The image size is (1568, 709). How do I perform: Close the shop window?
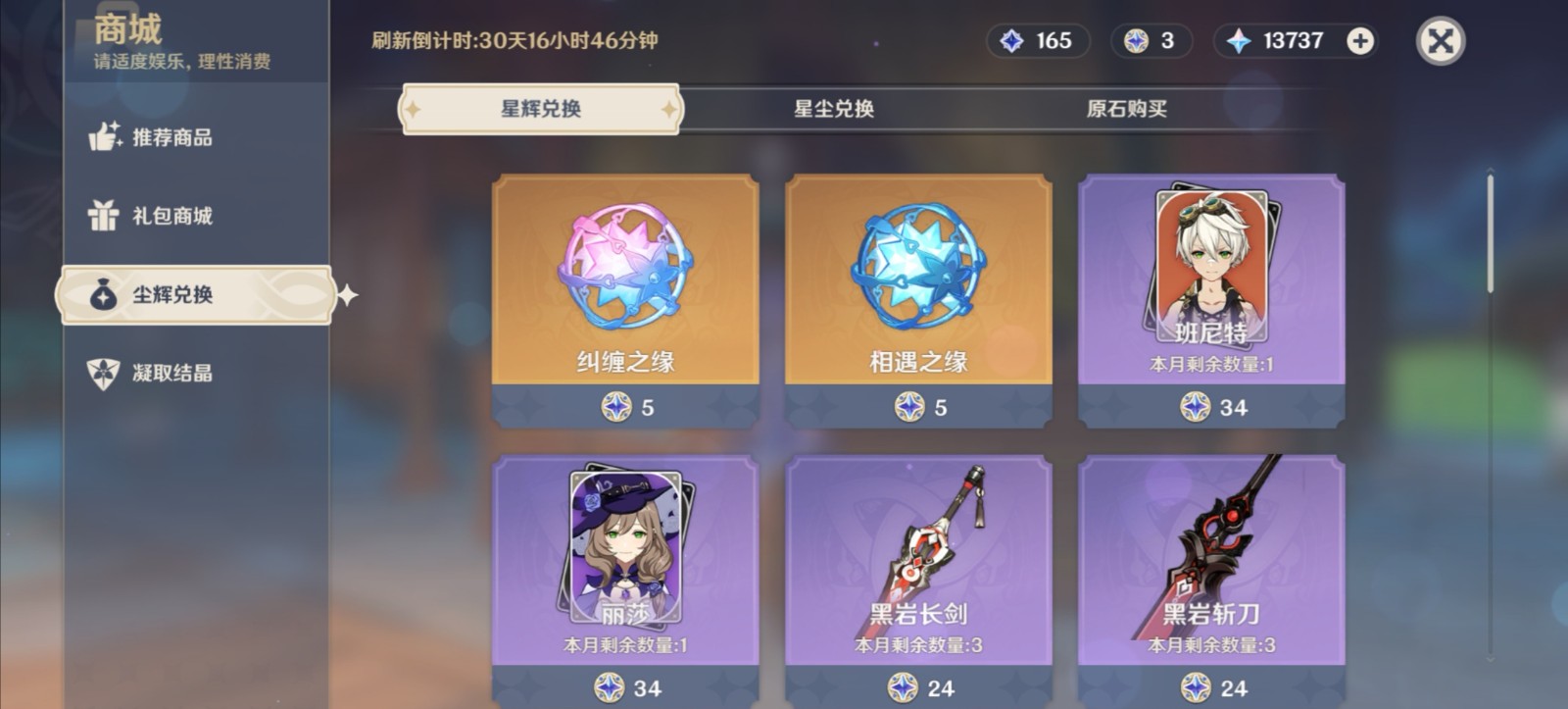(x=1439, y=41)
